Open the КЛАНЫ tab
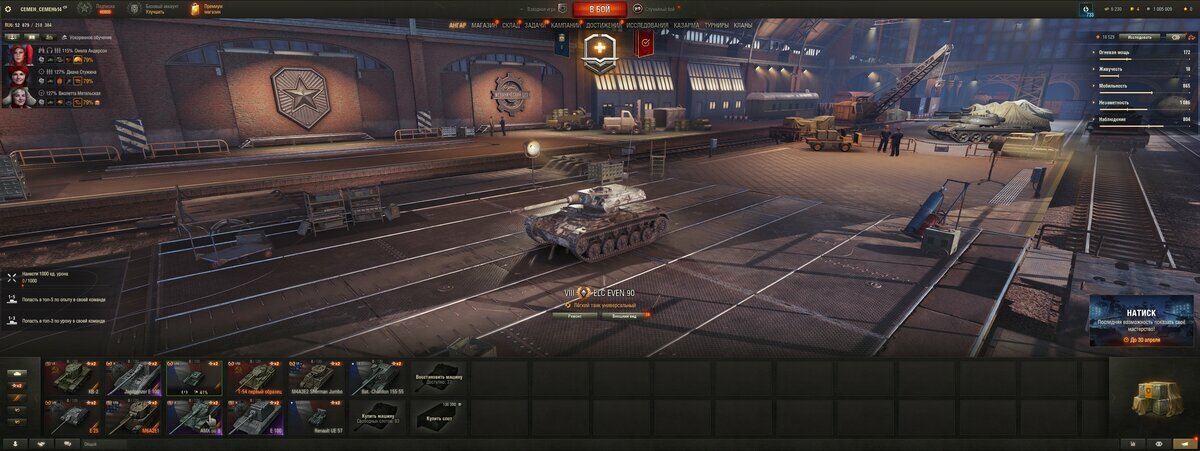This screenshot has width=1200, height=451. pos(743,24)
